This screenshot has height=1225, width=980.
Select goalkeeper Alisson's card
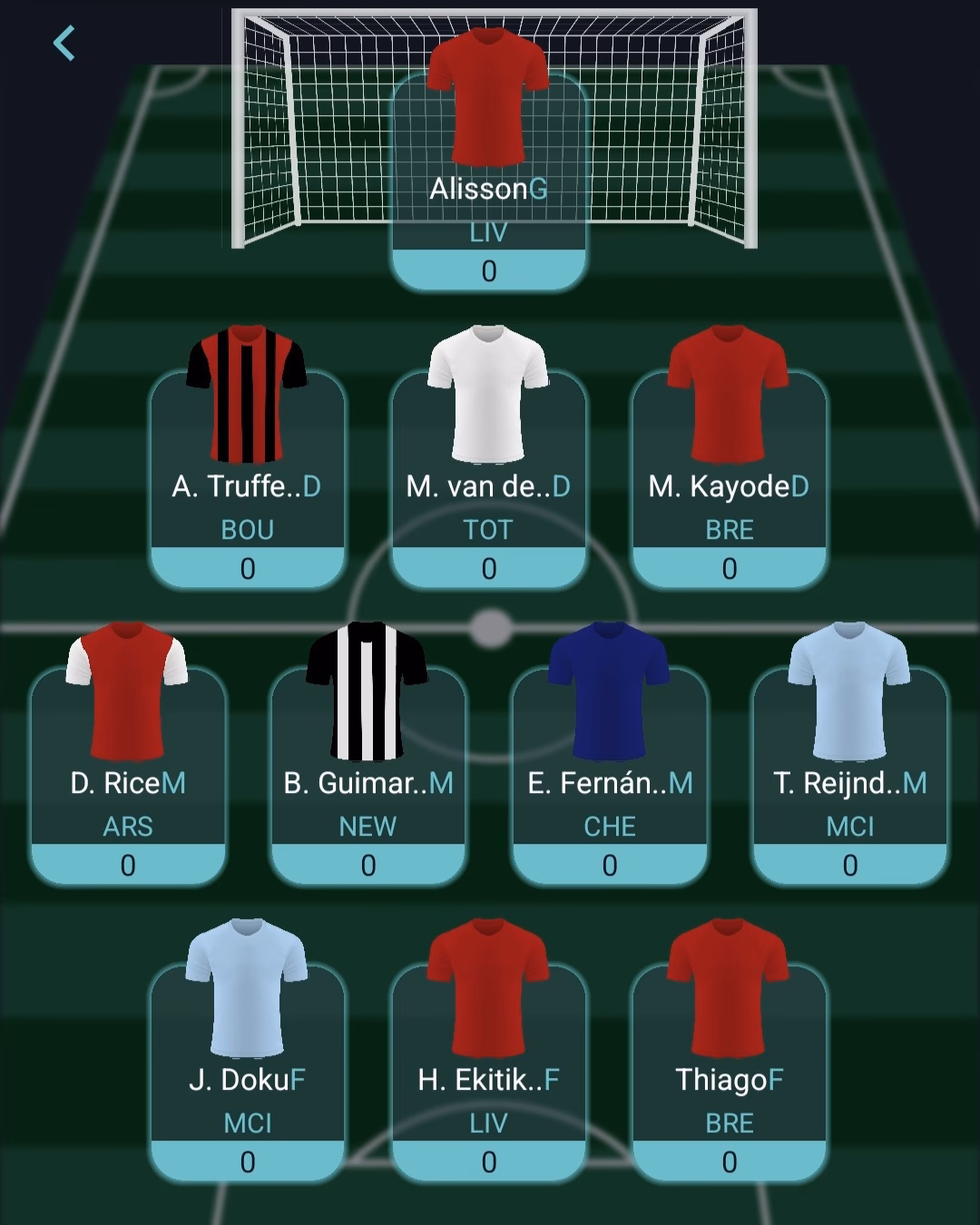click(488, 181)
